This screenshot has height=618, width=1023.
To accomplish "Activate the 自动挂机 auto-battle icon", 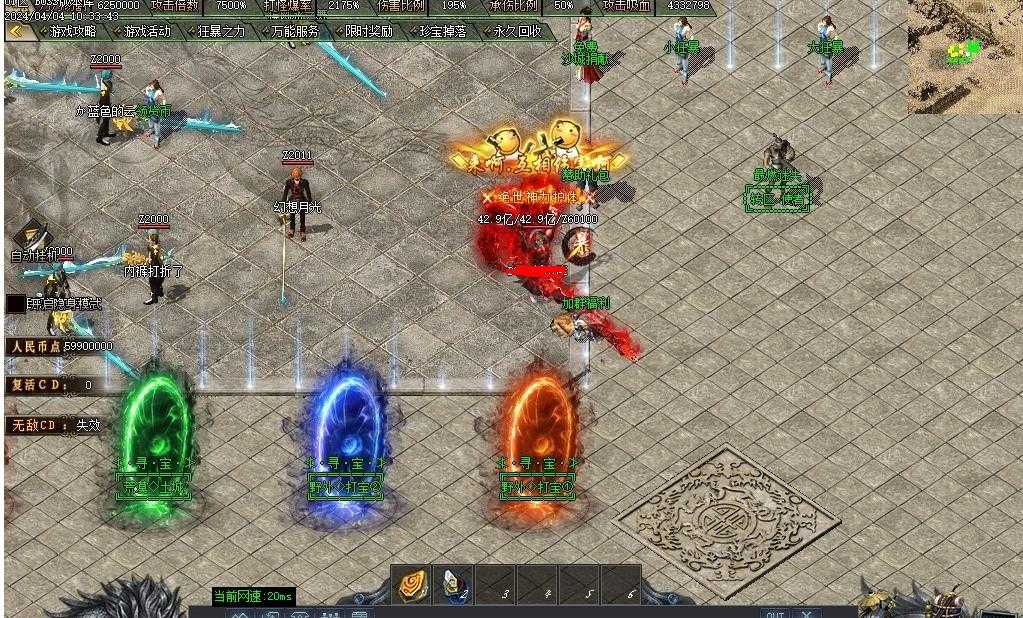I will click(33, 236).
